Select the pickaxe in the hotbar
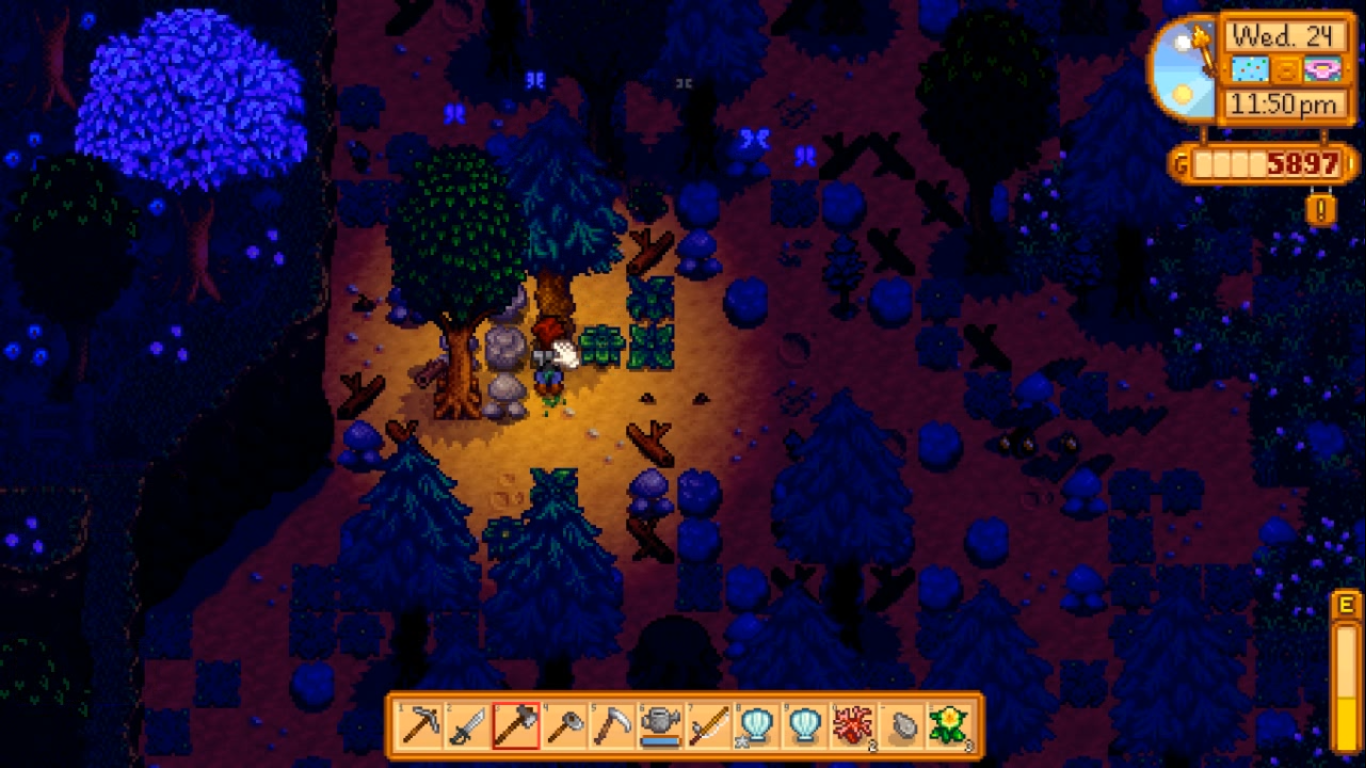This screenshot has height=768, width=1366. click(x=420, y=725)
